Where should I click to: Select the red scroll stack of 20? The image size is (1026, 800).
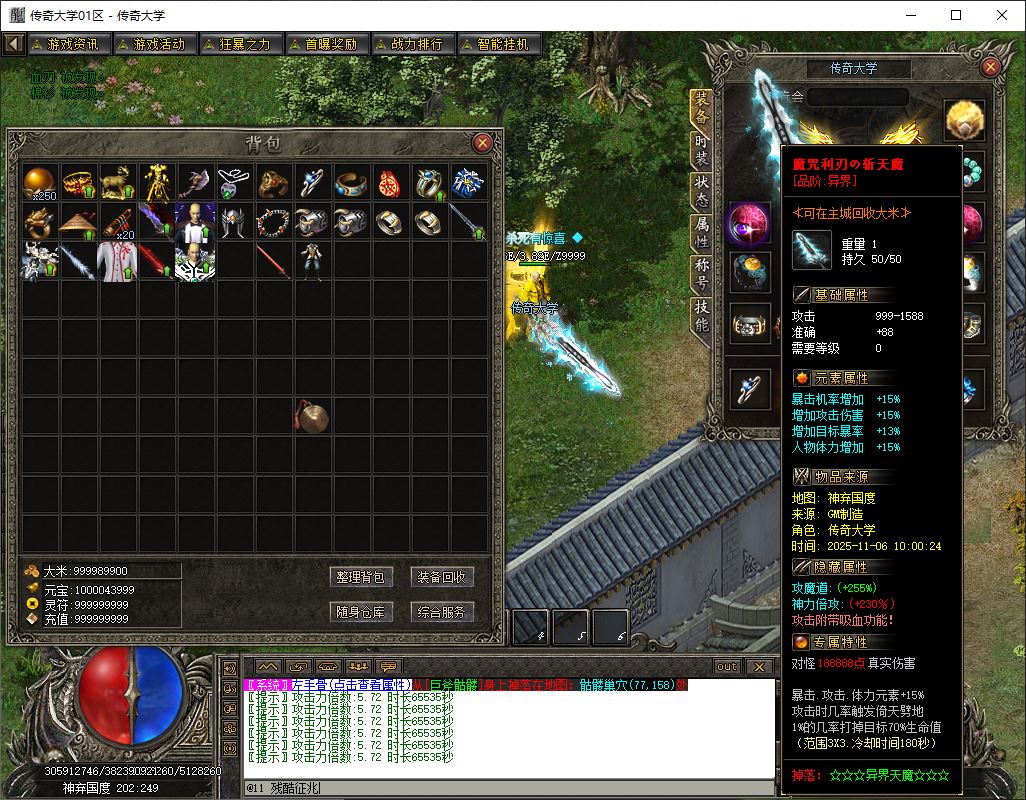pyautogui.click(x=119, y=221)
